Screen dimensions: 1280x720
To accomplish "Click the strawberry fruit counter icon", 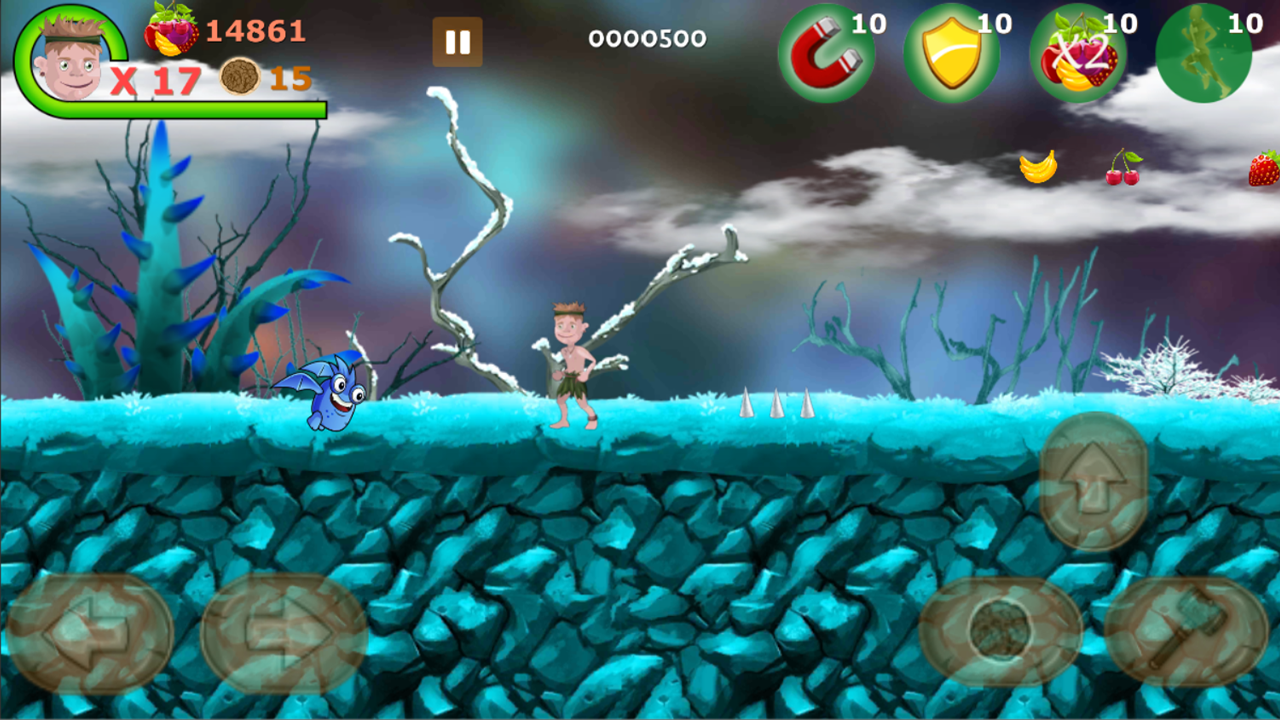I will 170,30.
